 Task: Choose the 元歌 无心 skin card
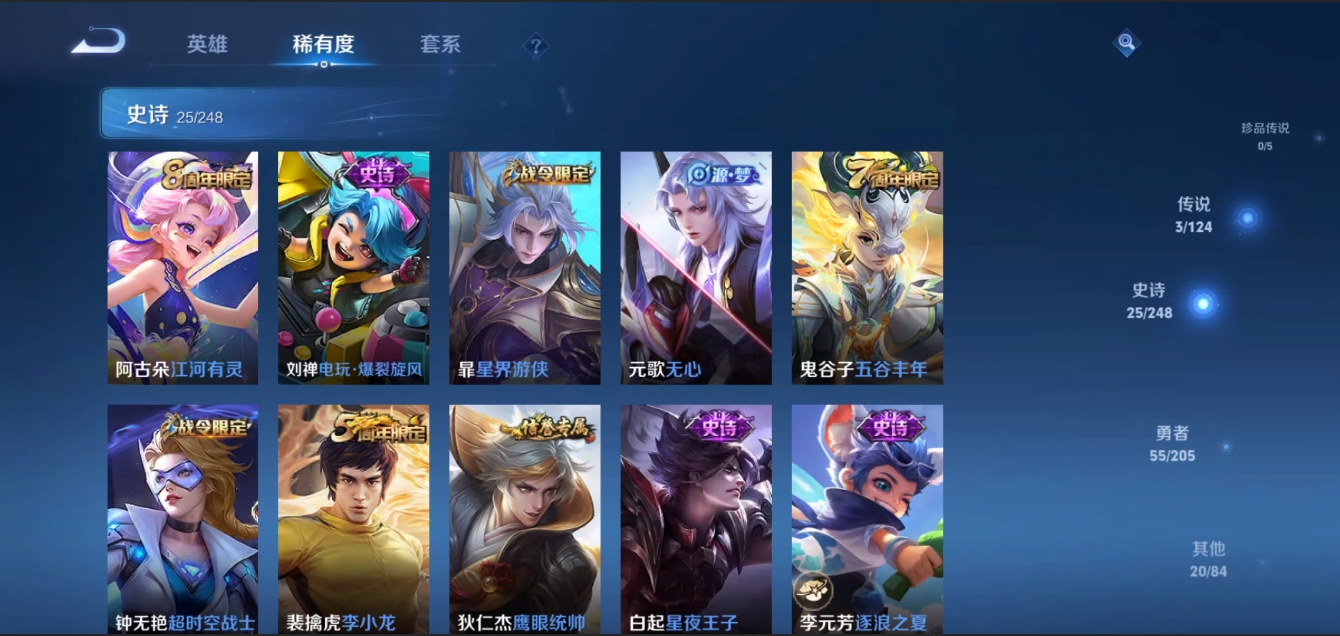click(696, 267)
